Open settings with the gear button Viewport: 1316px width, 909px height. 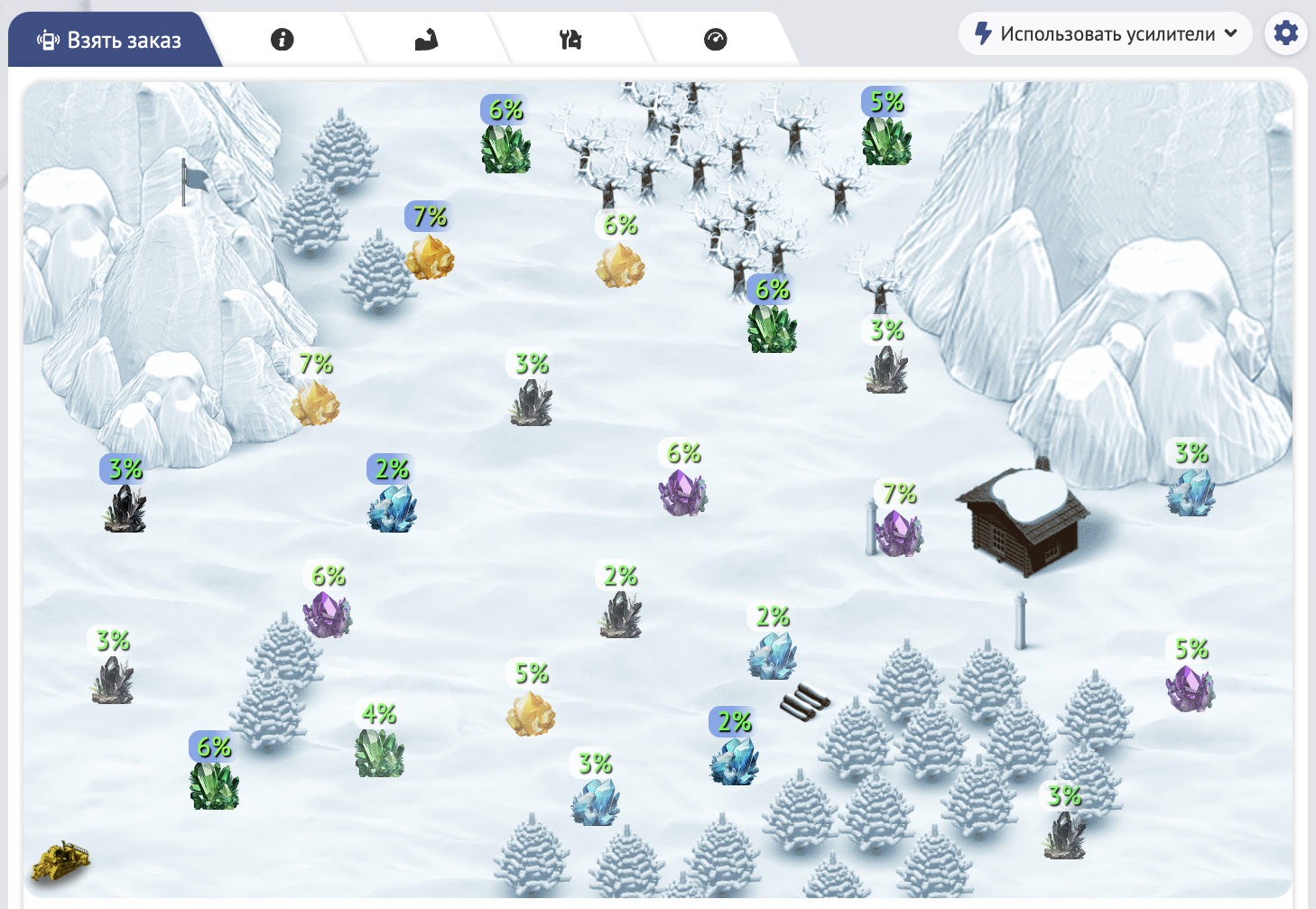click(x=1285, y=34)
